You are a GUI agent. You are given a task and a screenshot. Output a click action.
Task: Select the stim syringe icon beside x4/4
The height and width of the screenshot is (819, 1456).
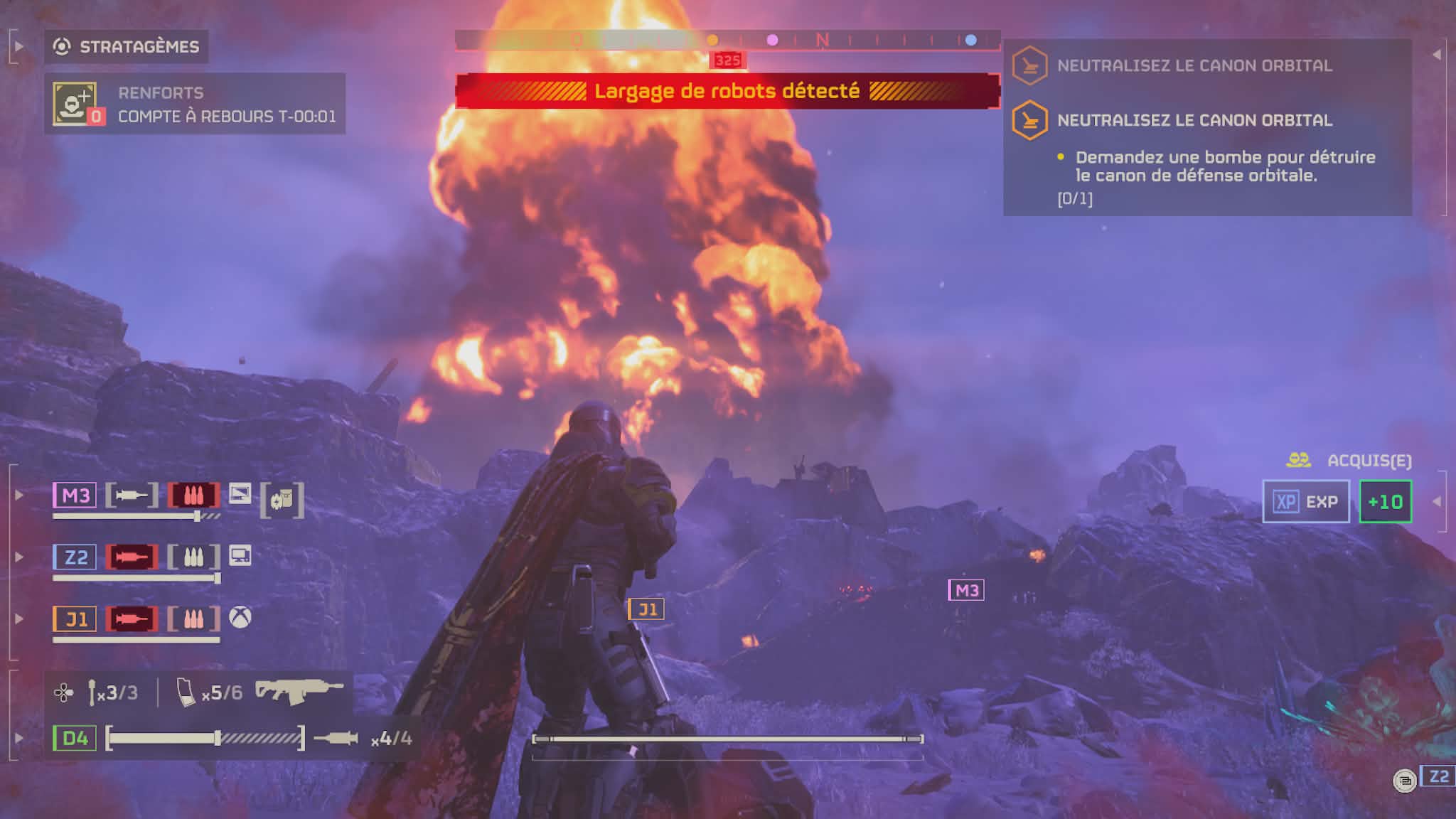[336, 739]
